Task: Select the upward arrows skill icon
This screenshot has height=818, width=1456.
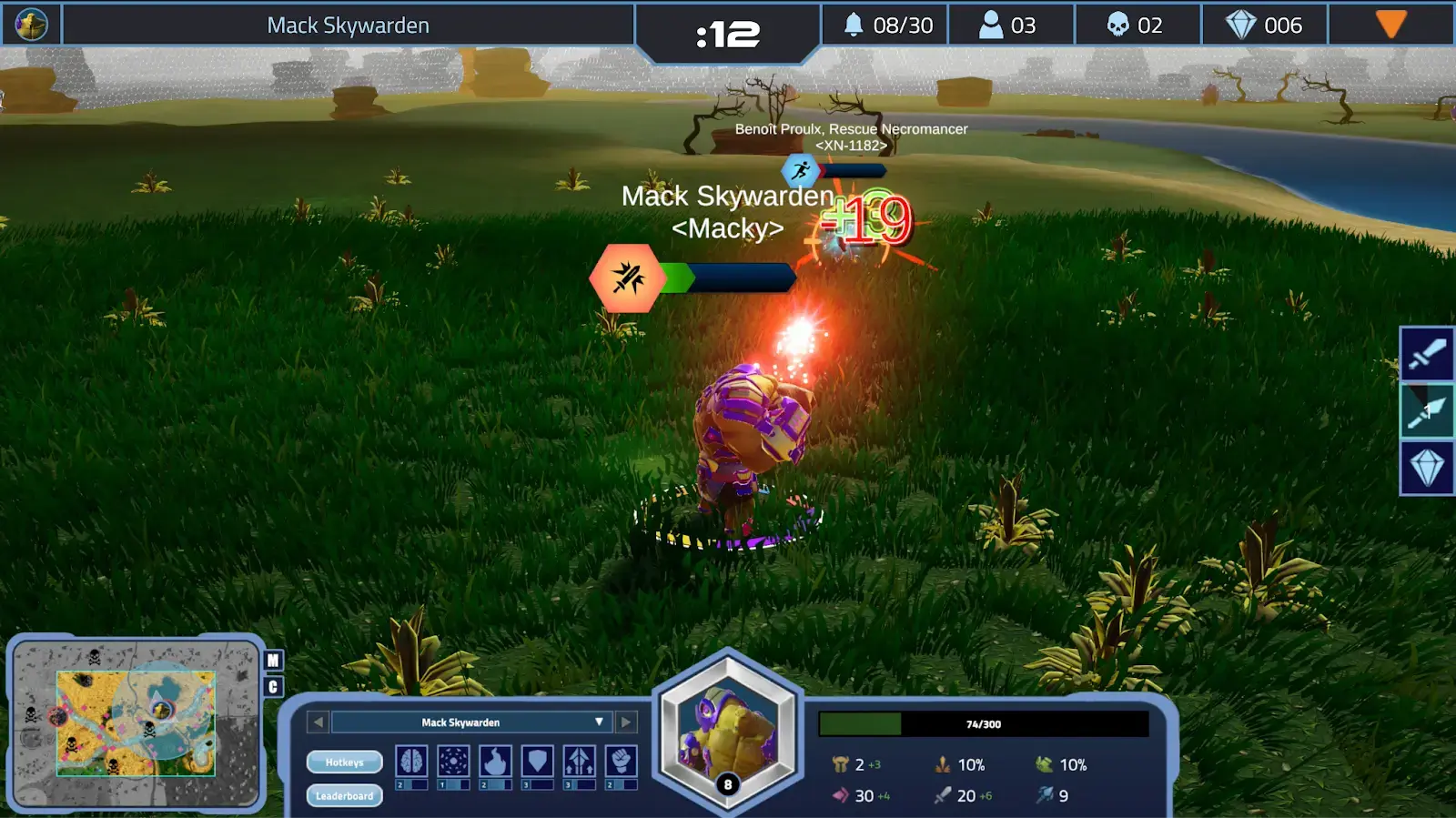Action: tap(579, 762)
